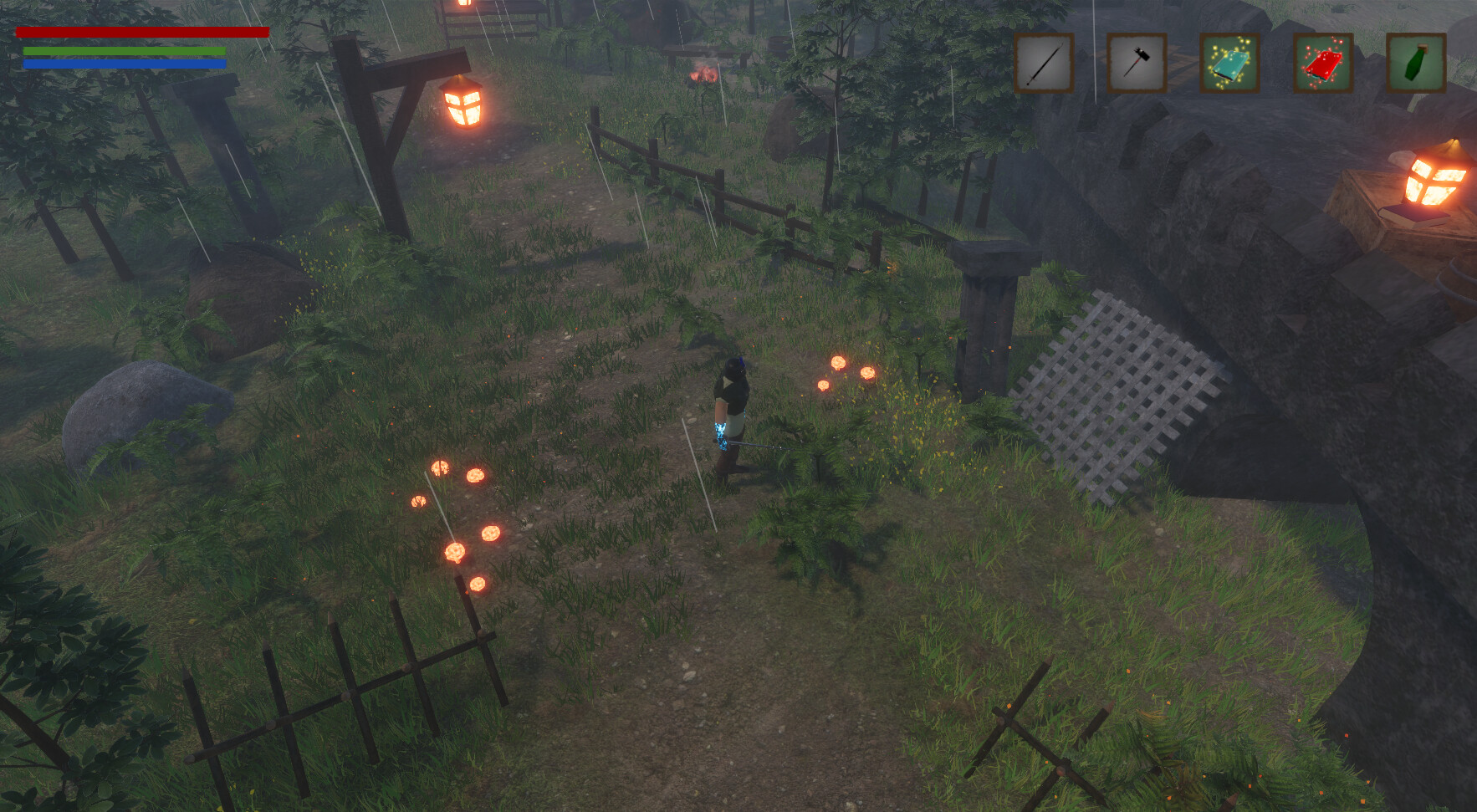The image size is (1477, 812).
Task: Click the distant campfire near the top
Action: click(703, 75)
